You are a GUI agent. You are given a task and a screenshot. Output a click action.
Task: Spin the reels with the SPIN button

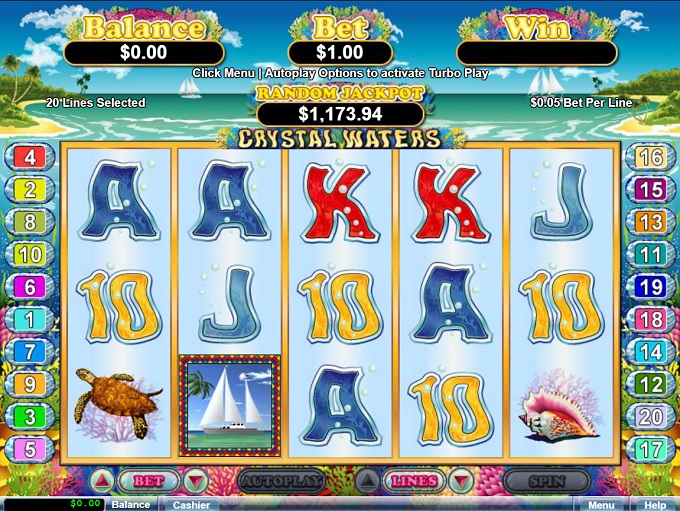point(546,481)
